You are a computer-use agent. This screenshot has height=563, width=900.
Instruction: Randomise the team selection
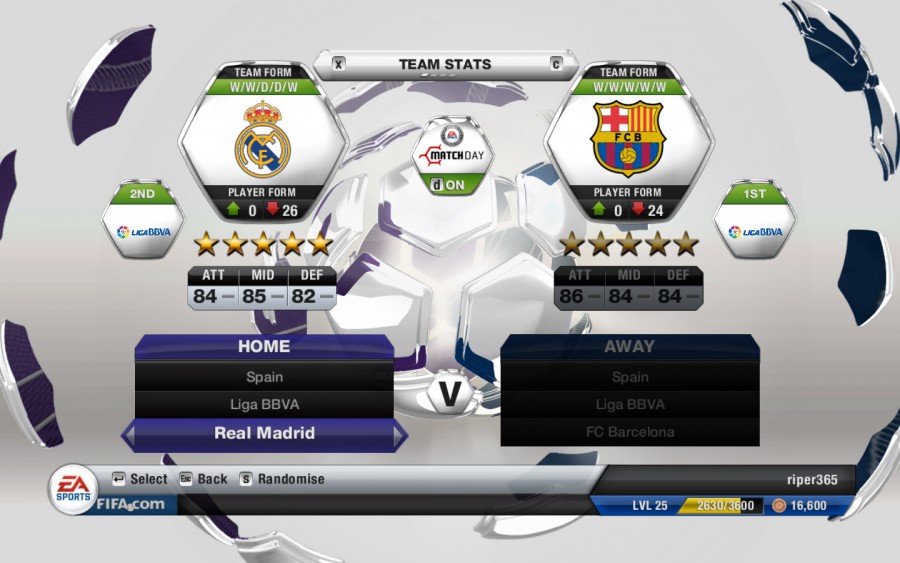click(281, 479)
